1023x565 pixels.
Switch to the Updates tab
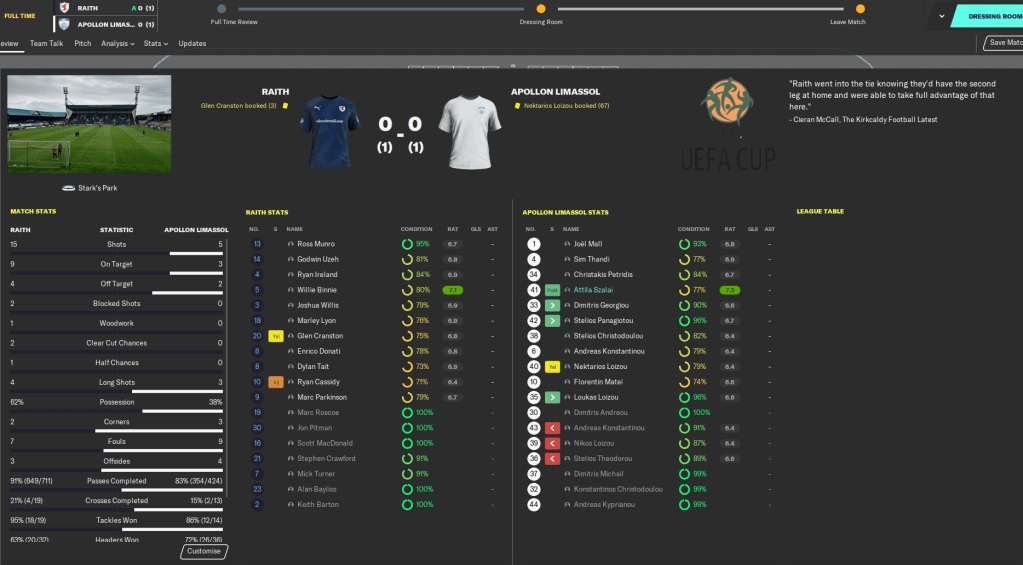(x=192, y=44)
